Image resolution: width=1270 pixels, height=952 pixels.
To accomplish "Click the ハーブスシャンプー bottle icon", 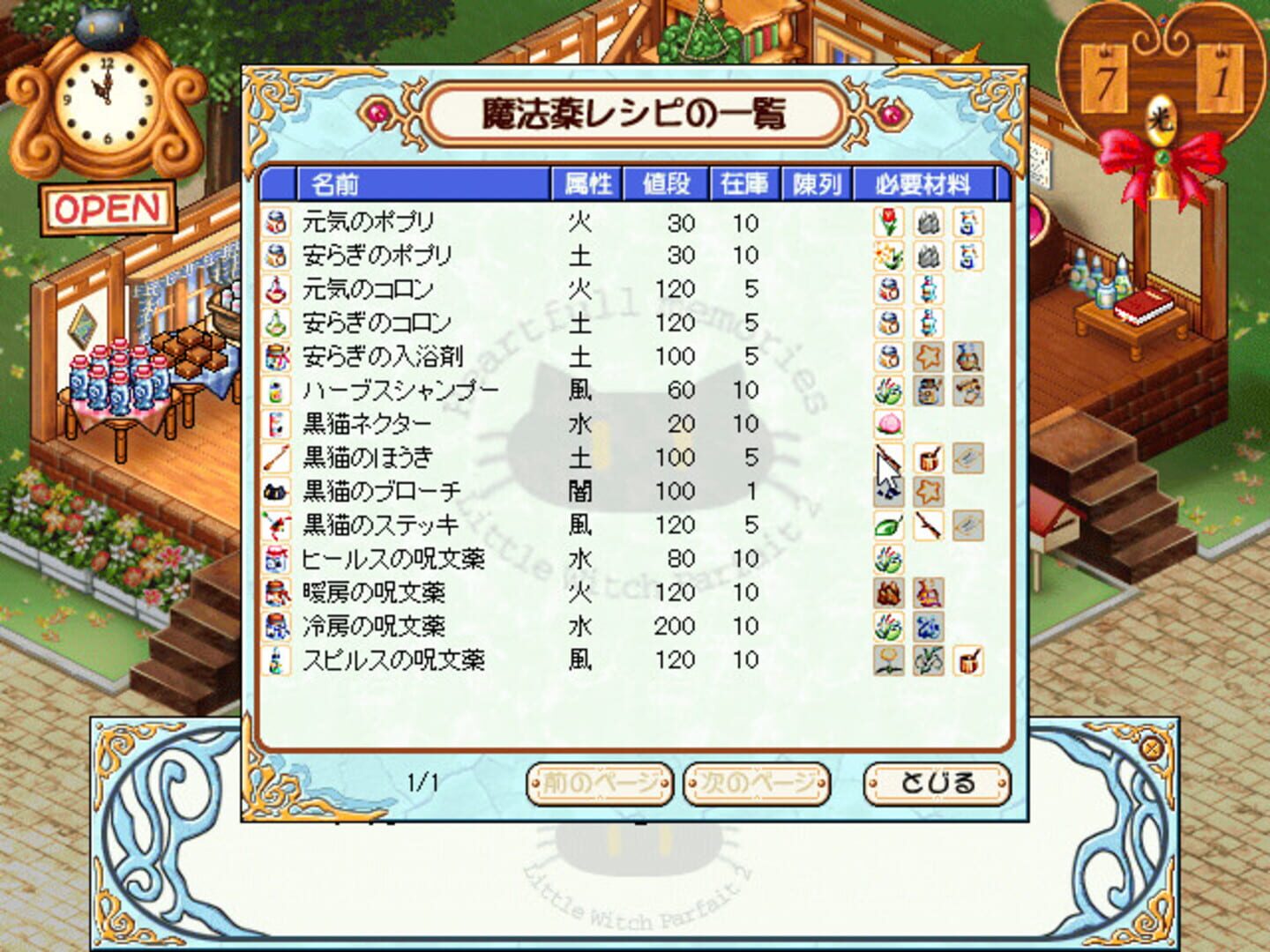I will [x=276, y=390].
